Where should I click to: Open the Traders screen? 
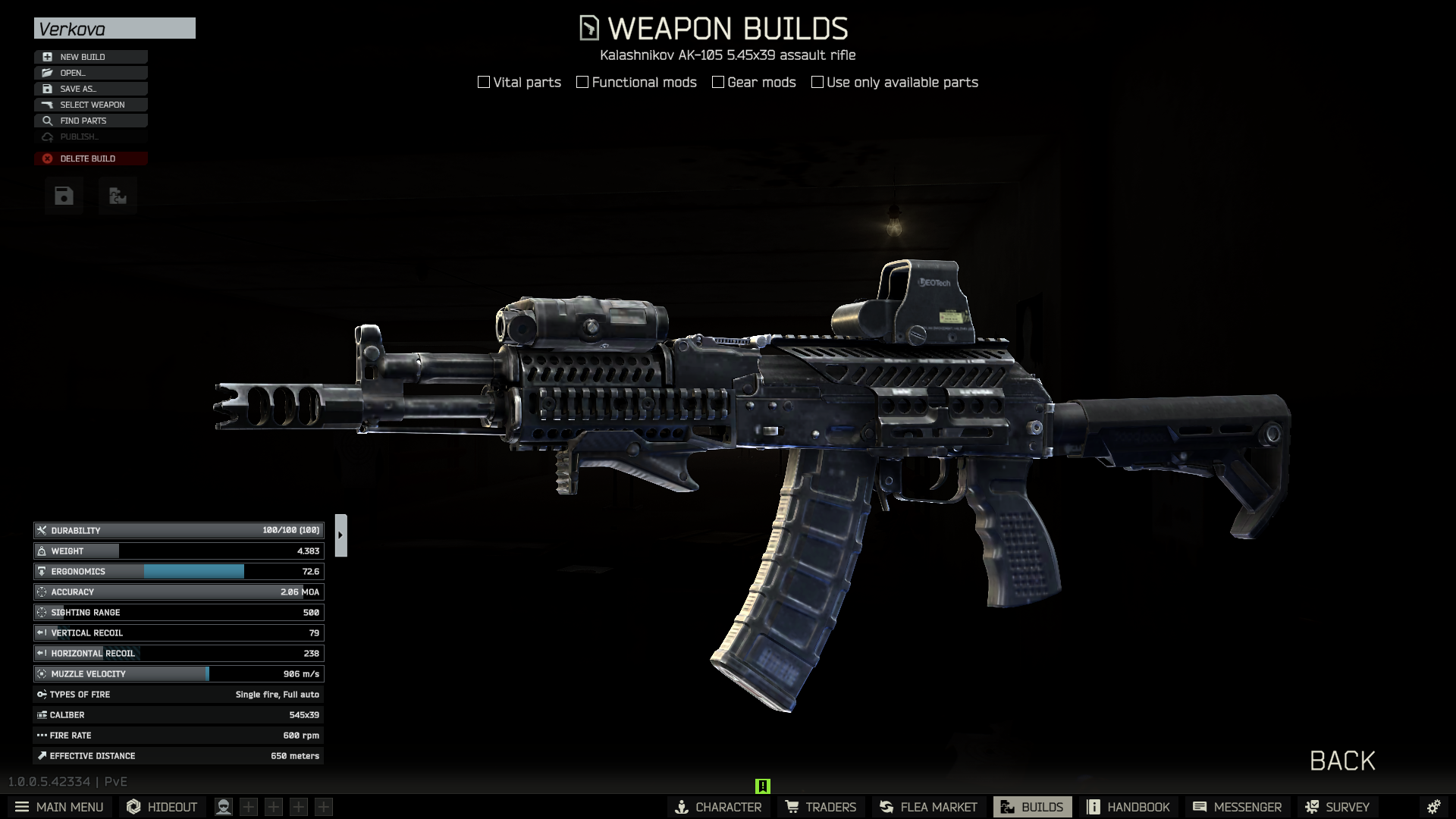point(821,807)
